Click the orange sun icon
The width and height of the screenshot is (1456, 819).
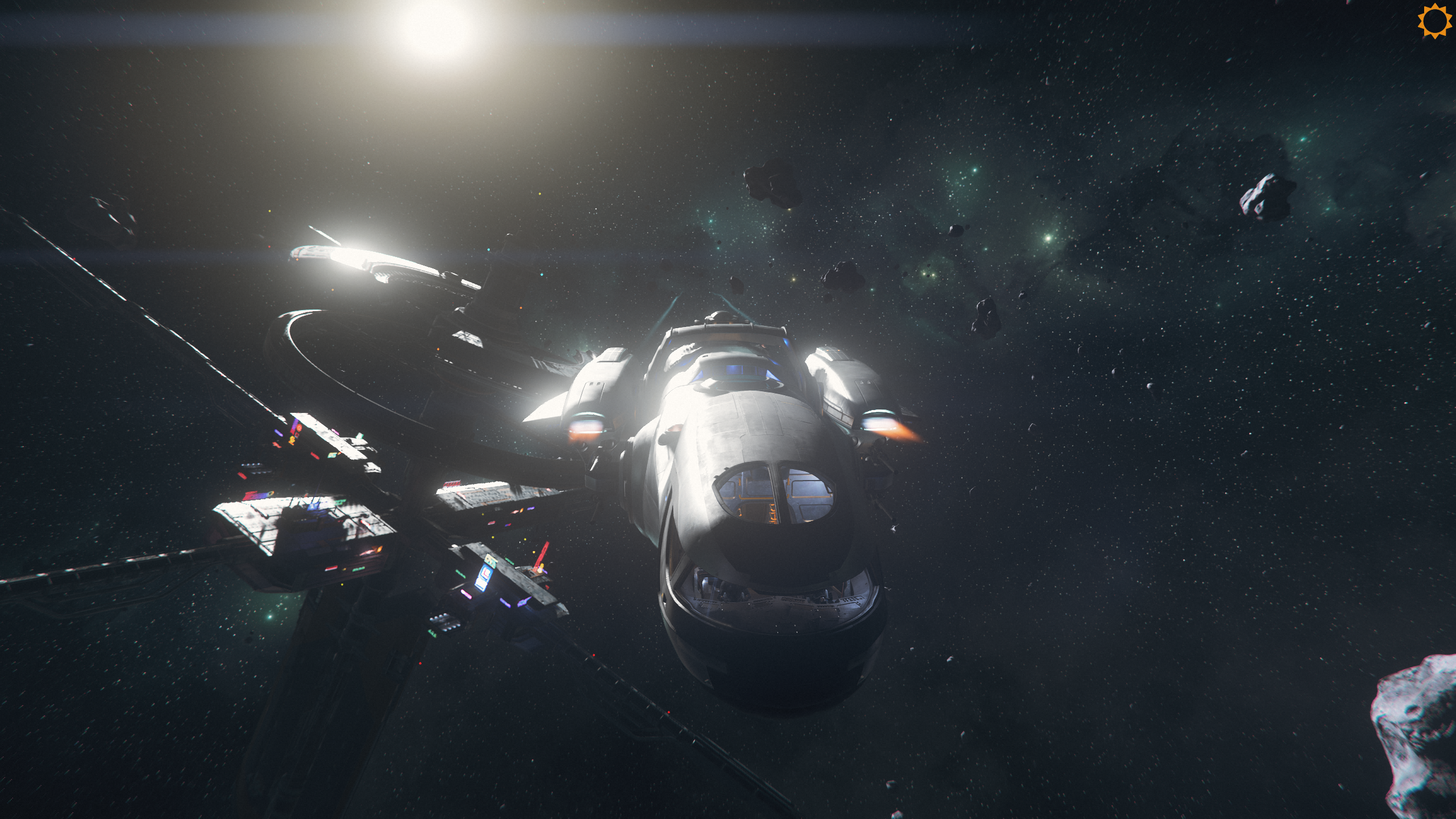1434,22
